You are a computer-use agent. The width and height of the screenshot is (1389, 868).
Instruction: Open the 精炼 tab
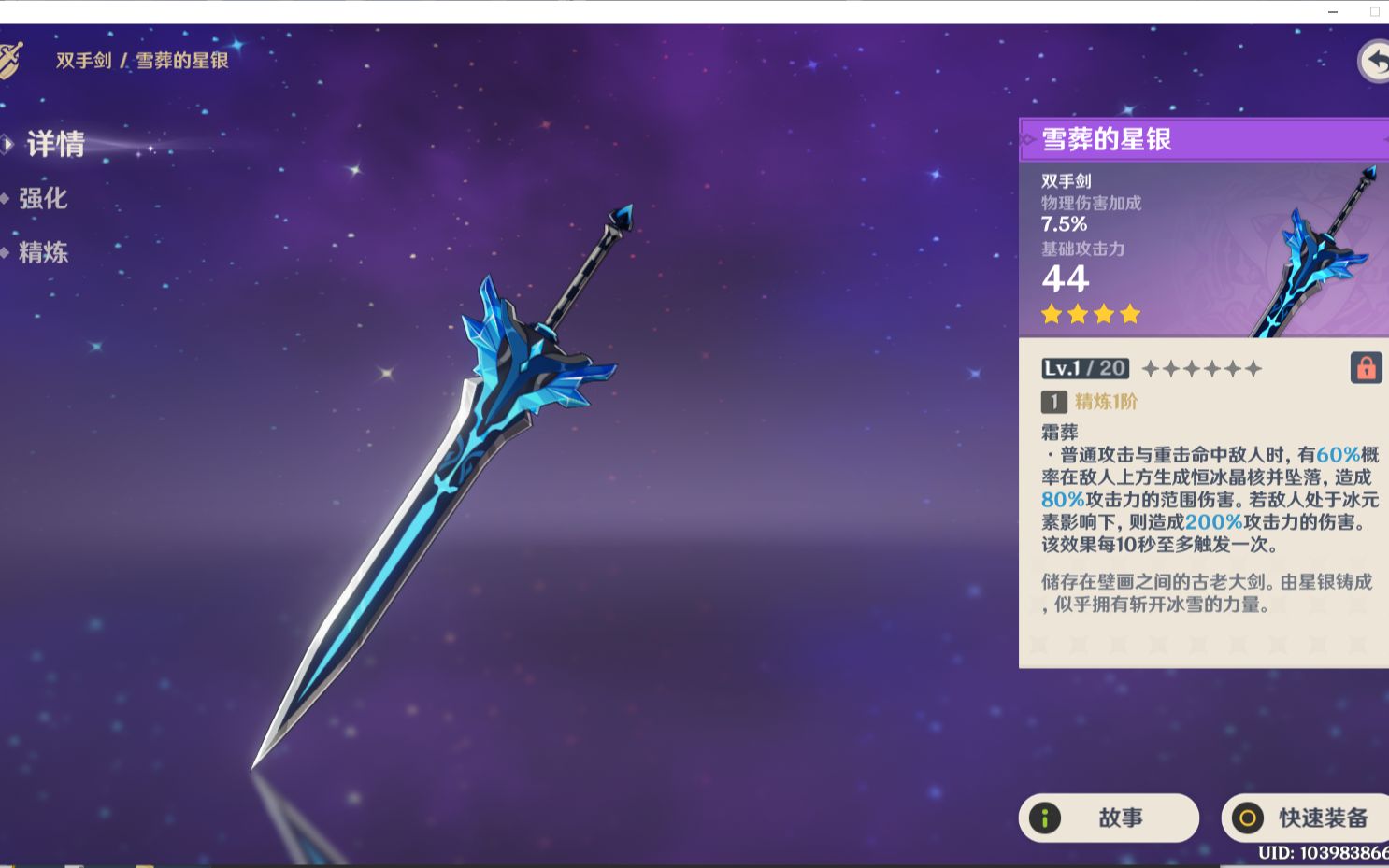pos(45,253)
